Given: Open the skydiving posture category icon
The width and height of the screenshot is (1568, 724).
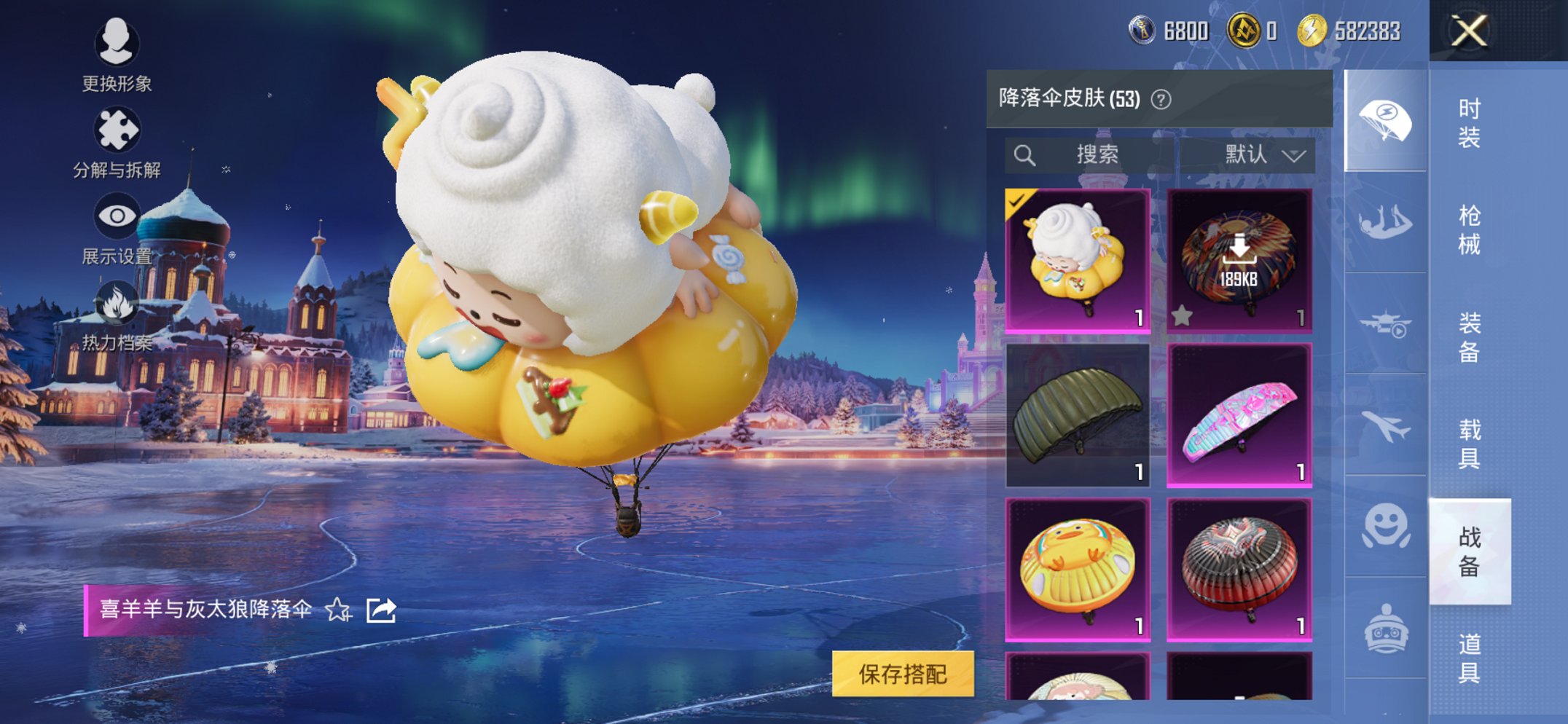Looking at the screenshot, I should (x=1387, y=220).
